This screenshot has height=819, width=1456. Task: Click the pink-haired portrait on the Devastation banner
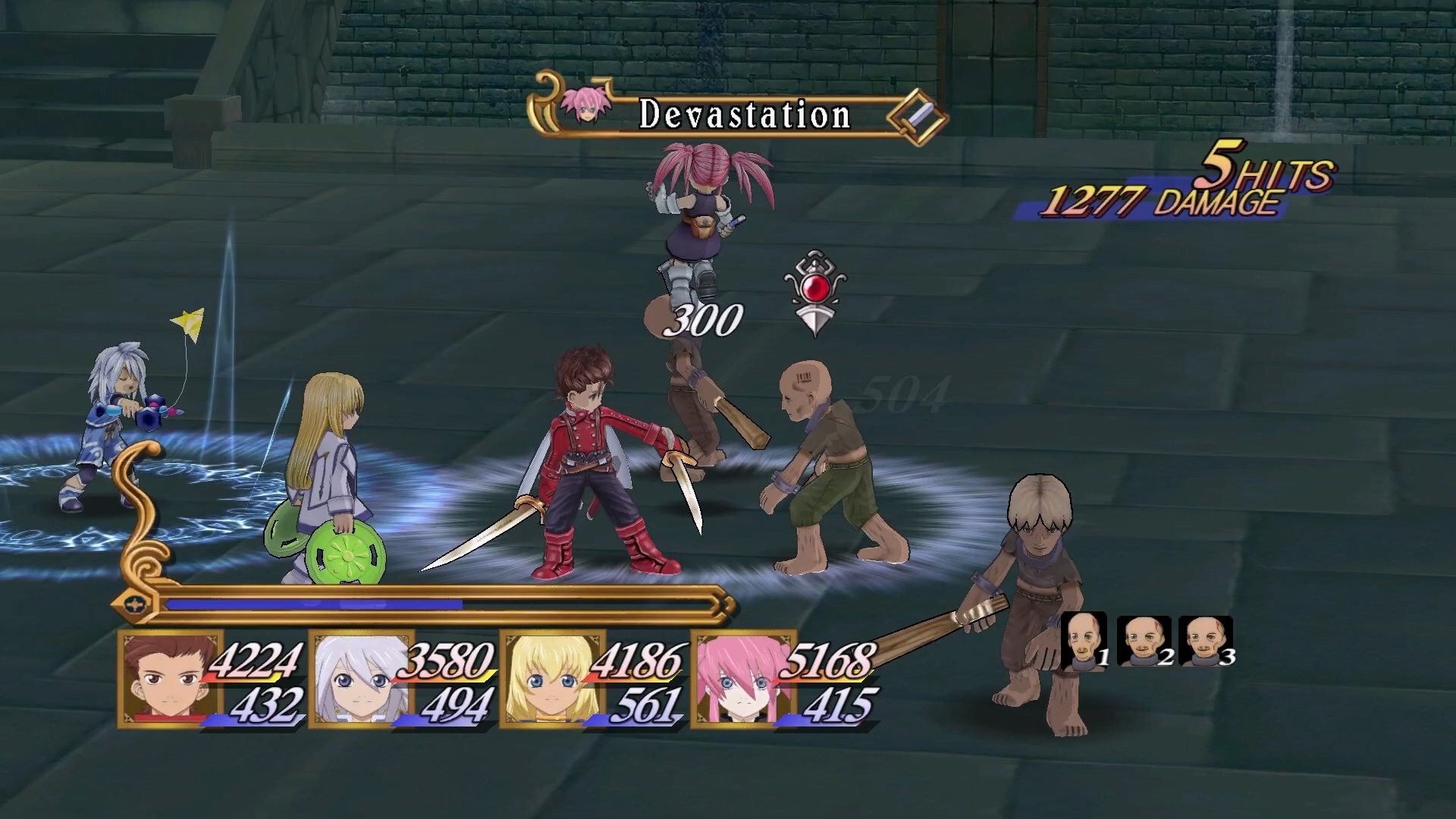coord(582,106)
